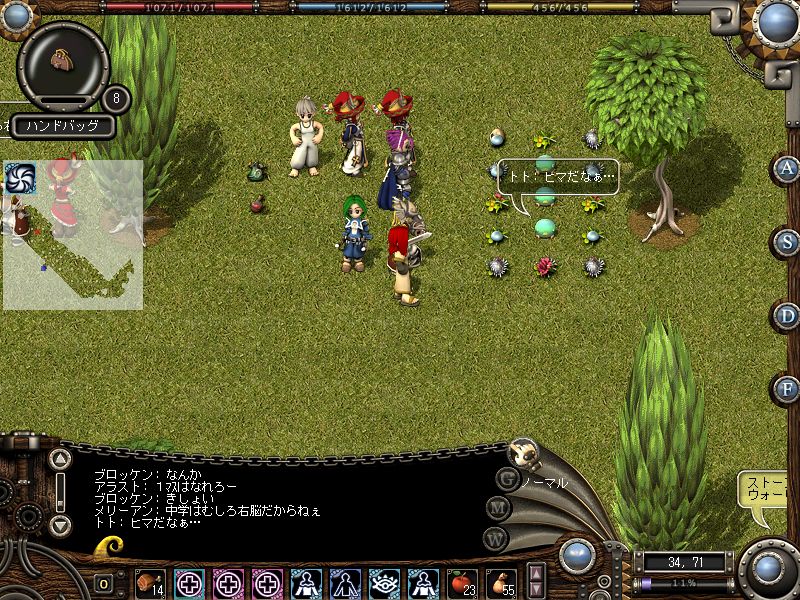The image size is (800, 600).
Task: Switch hotbar page with the arrow stepper
Action: [536, 581]
